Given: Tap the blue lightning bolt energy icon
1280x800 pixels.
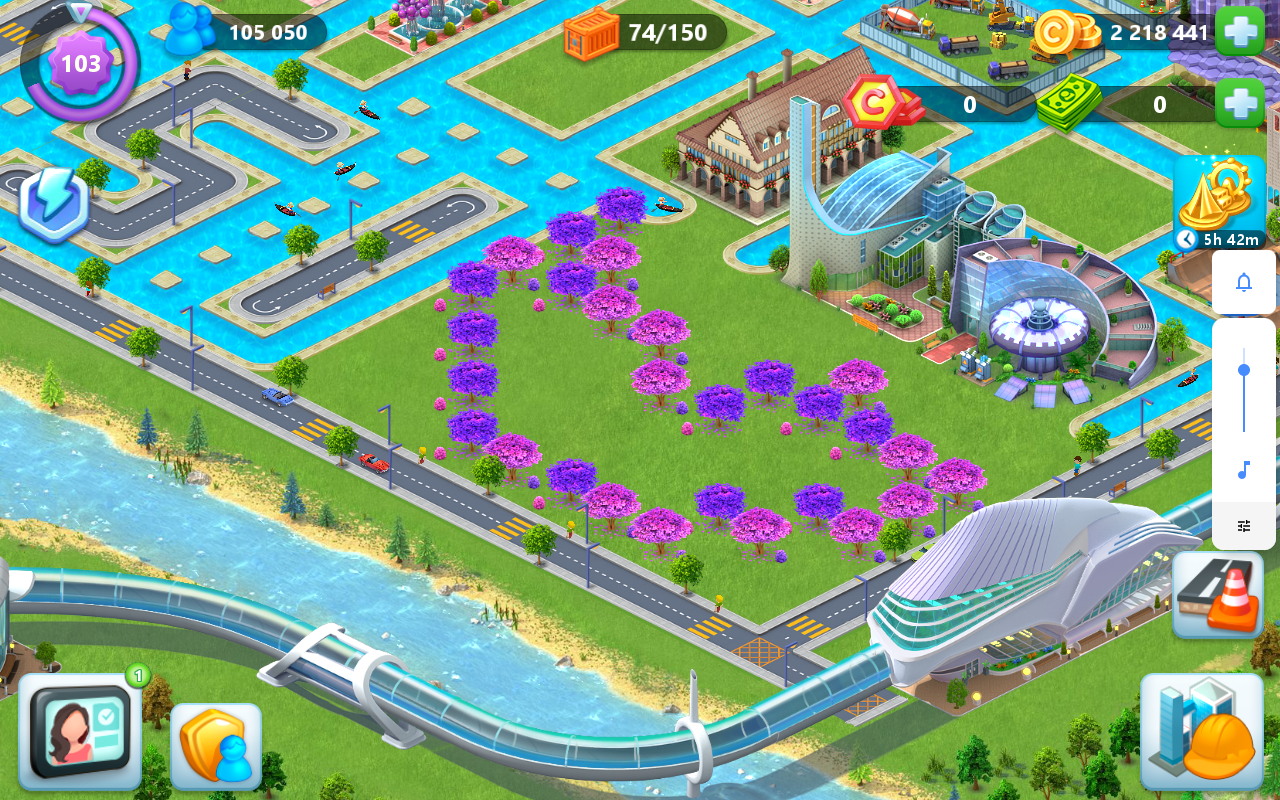Looking at the screenshot, I should point(54,203).
